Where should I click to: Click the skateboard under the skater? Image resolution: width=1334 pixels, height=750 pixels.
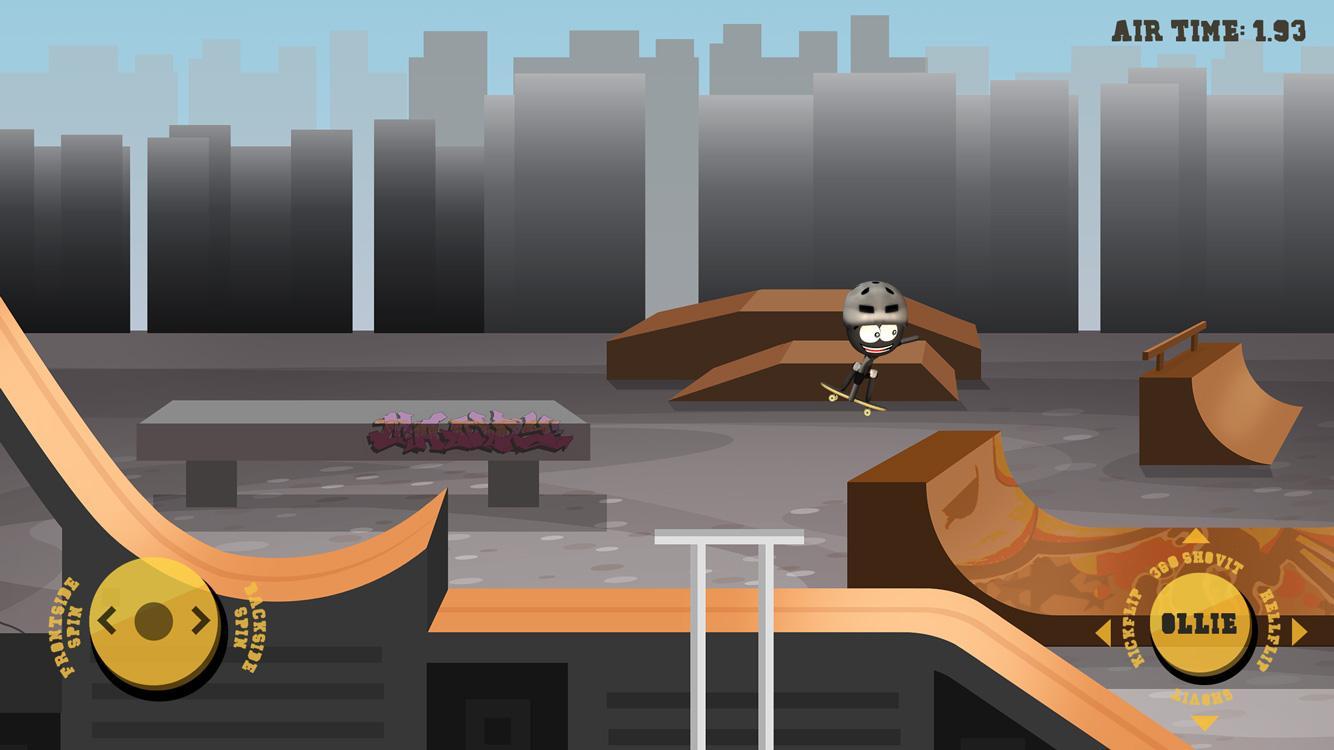pos(850,397)
